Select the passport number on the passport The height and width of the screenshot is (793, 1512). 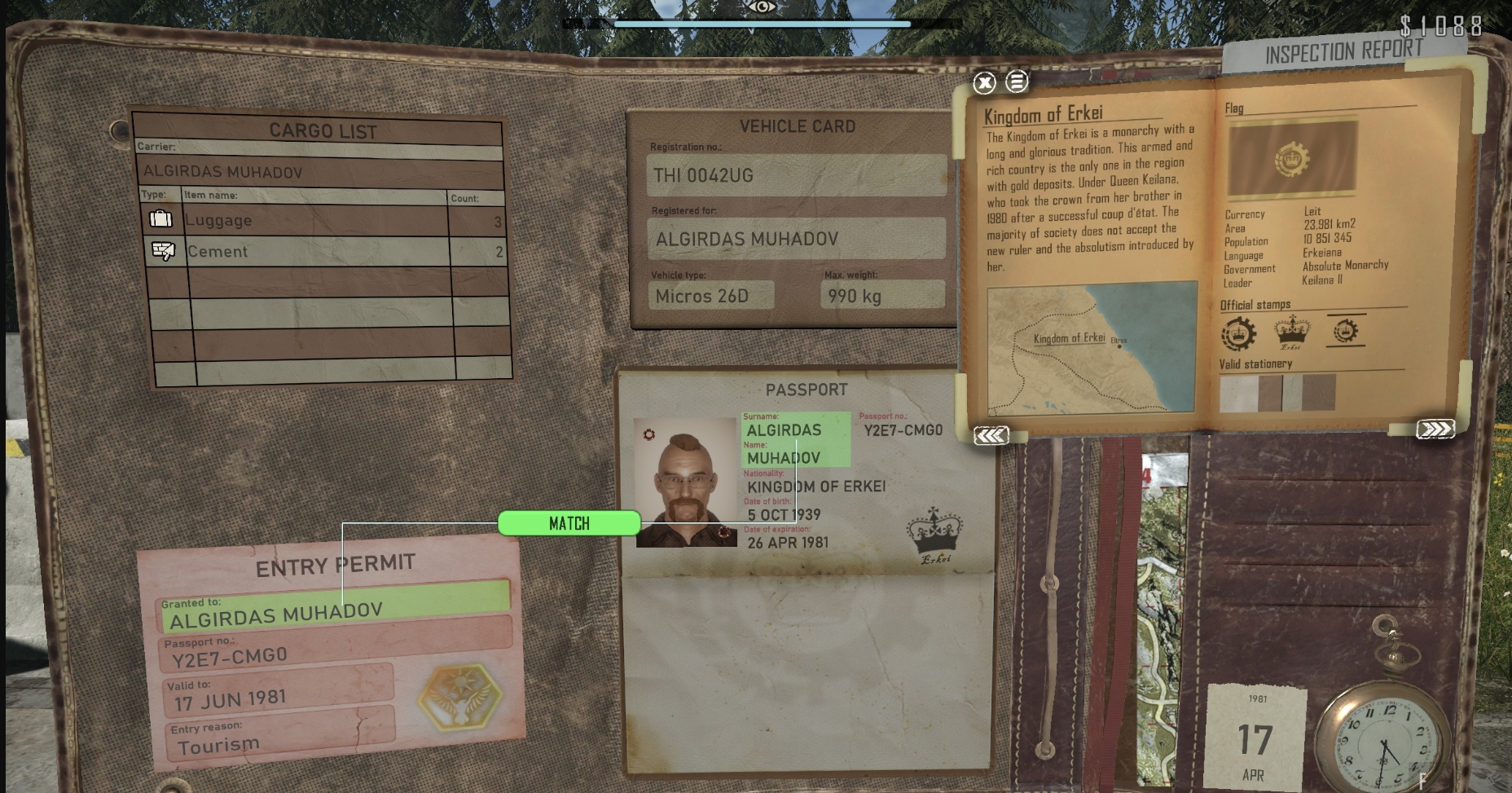click(903, 430)
